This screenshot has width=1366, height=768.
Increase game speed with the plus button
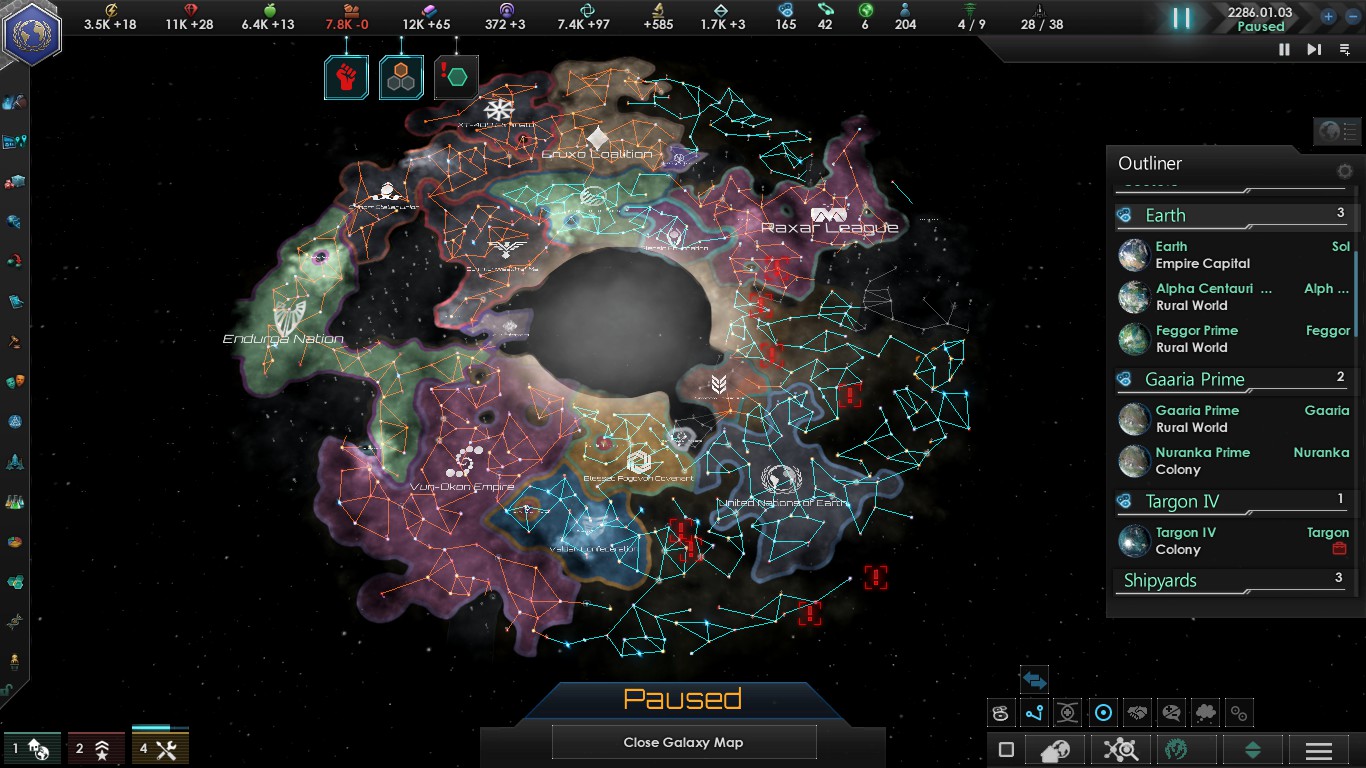1328,16
